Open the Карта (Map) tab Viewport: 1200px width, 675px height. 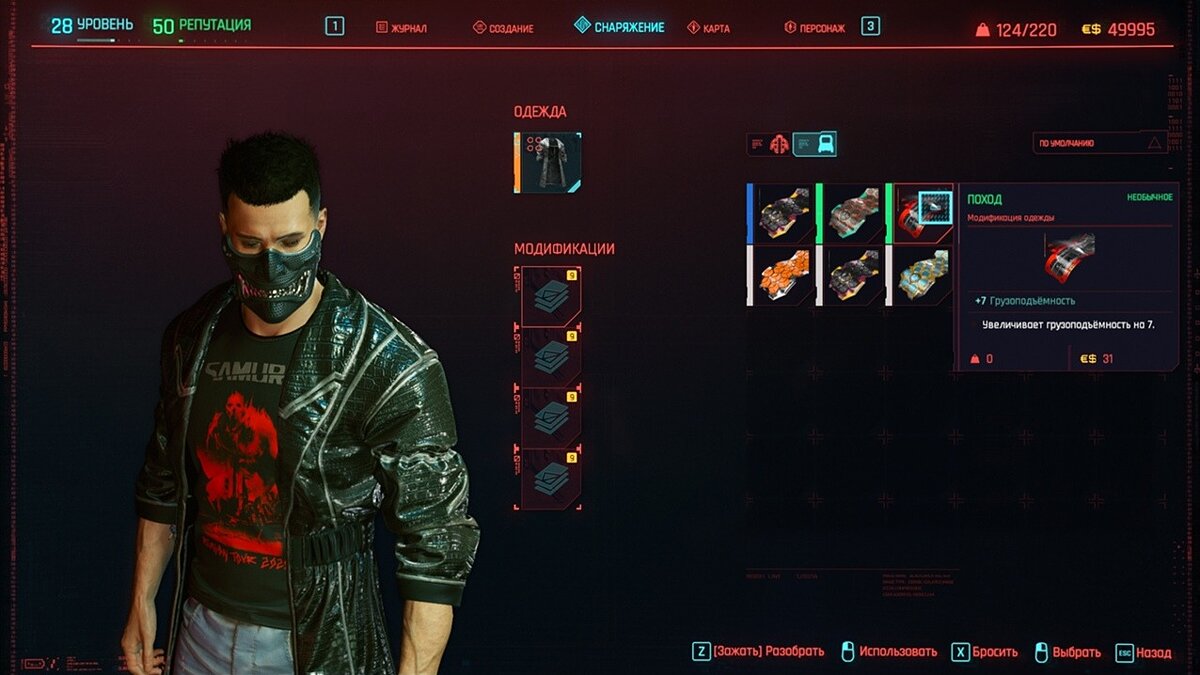[709, 28]
